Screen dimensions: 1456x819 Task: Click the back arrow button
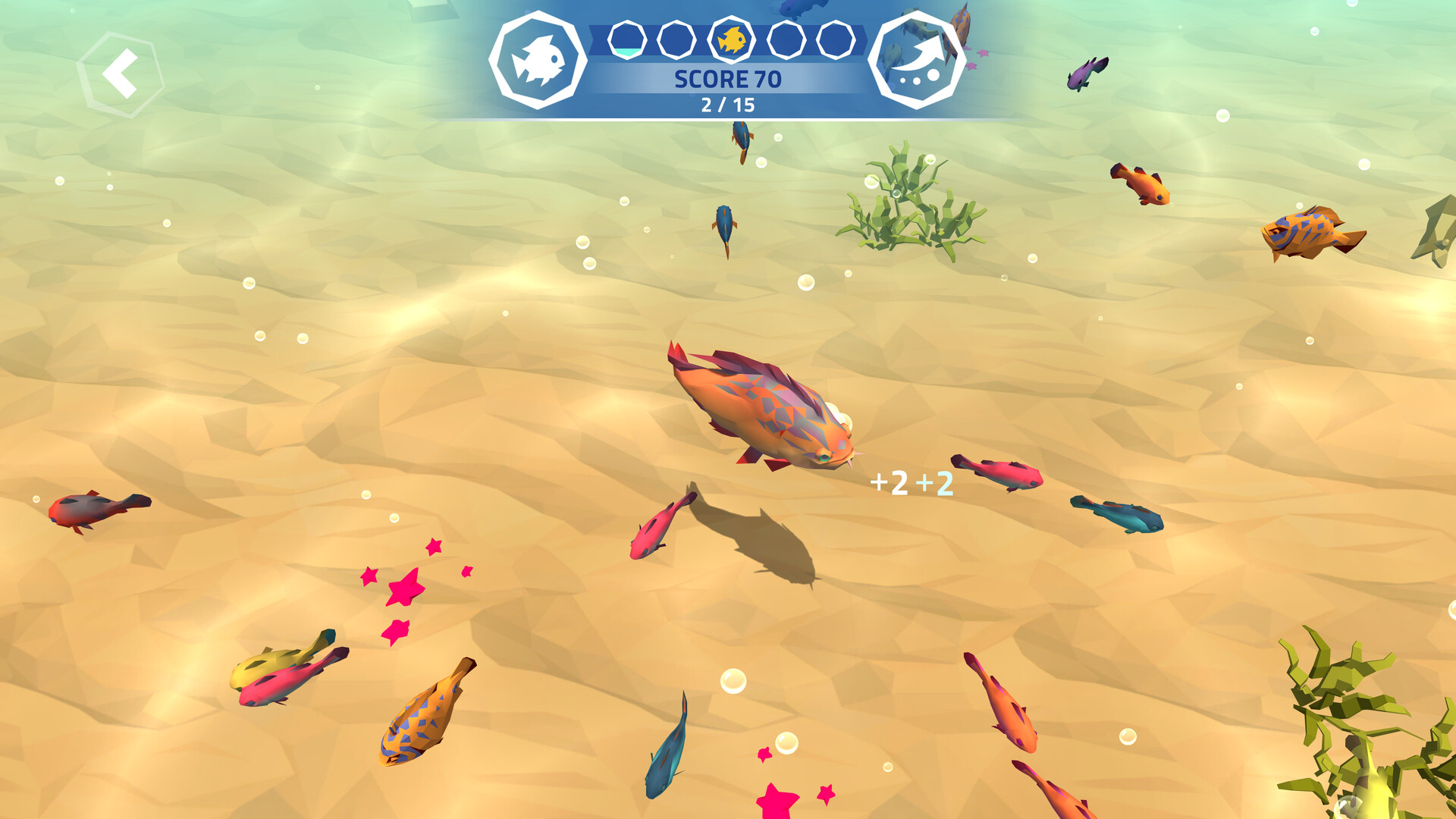tap(121, 74)
